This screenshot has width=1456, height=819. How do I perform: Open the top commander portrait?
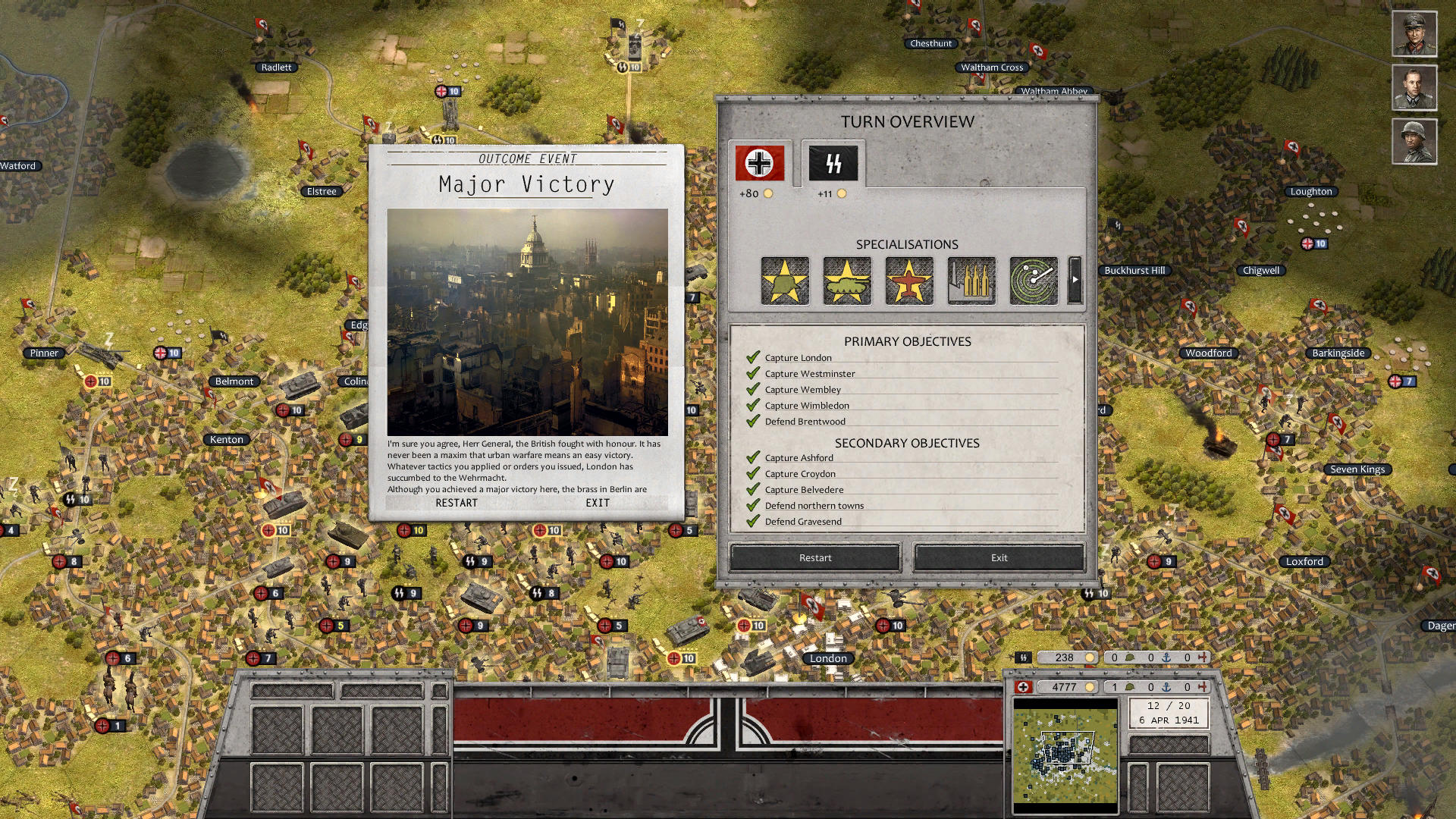1414,34
